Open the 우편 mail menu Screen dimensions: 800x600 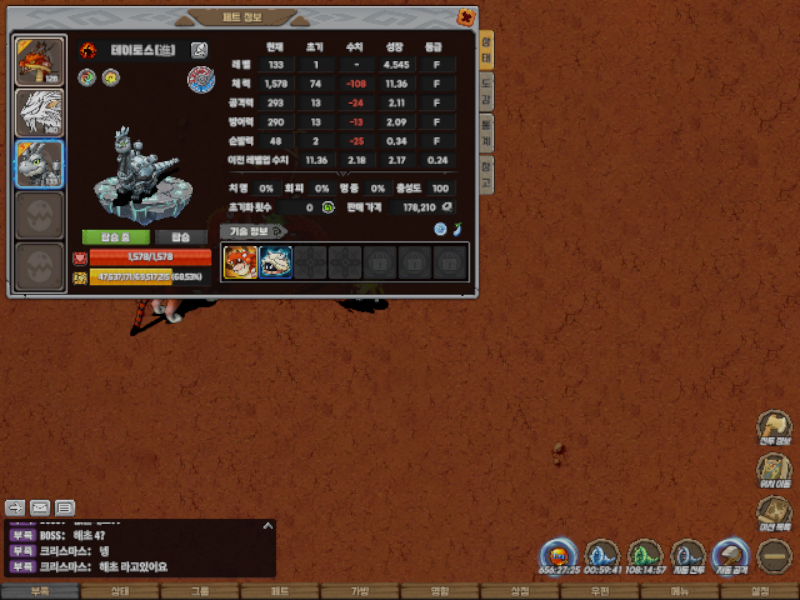click(x=600, y=591)
